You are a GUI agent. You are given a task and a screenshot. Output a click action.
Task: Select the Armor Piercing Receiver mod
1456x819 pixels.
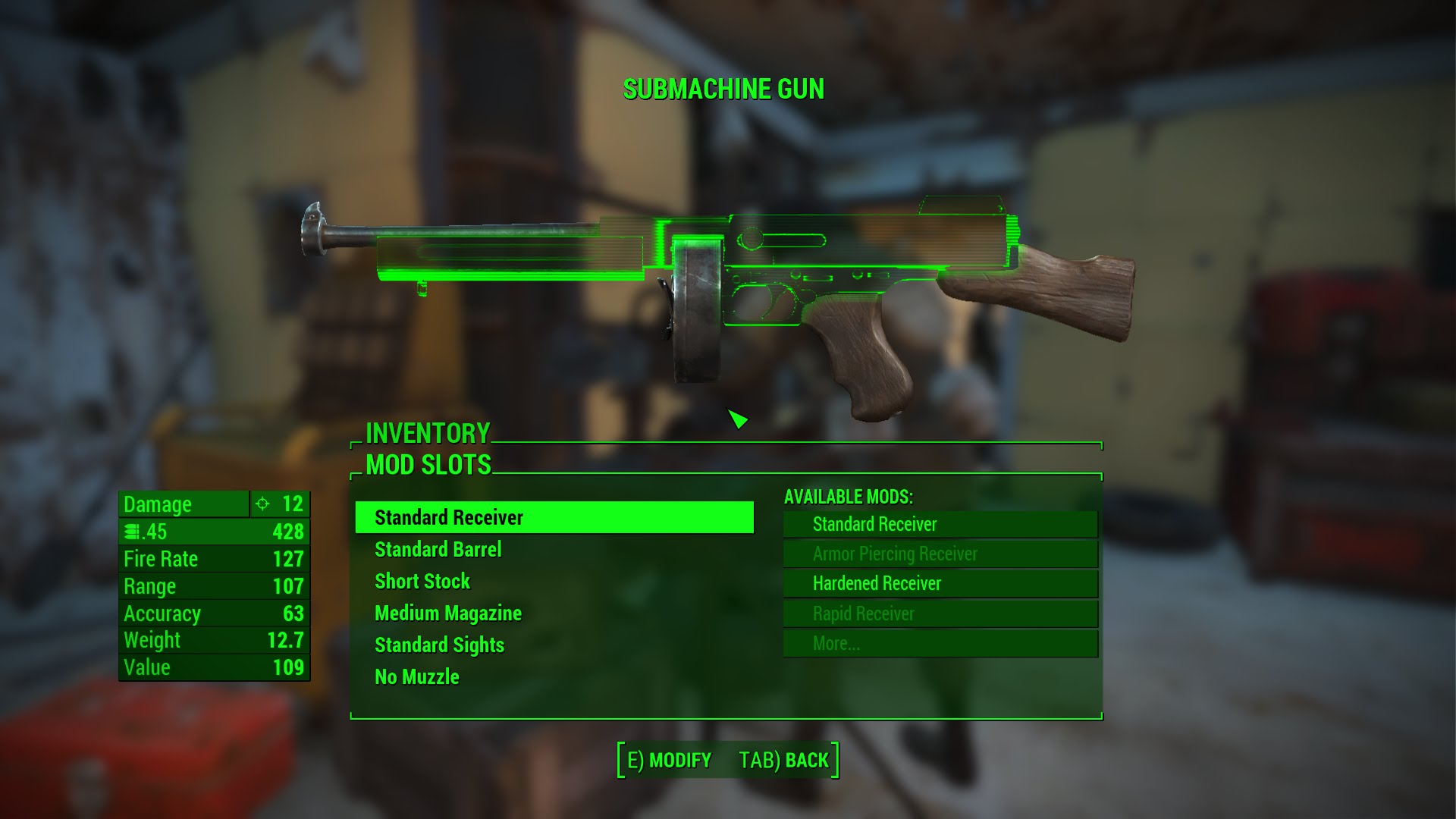click(x=940, y=554)
